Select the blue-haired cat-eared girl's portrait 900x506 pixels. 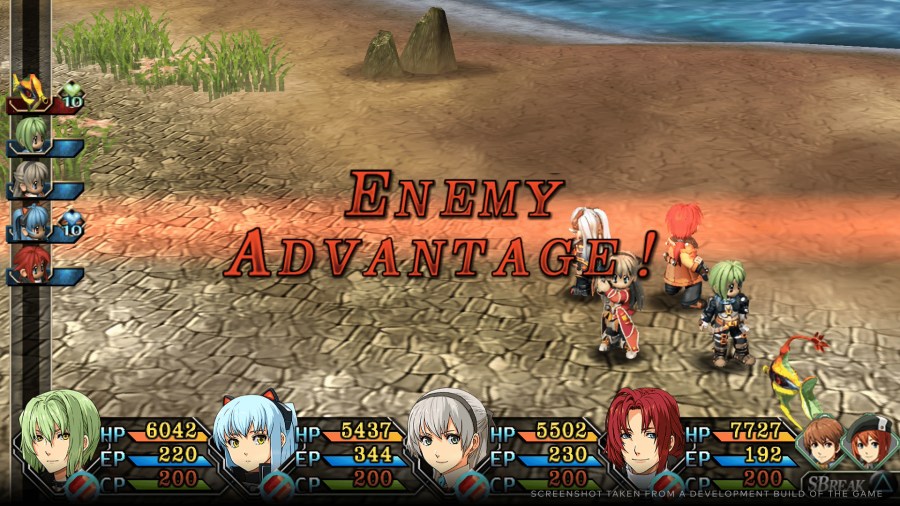[x=249, y=439]
